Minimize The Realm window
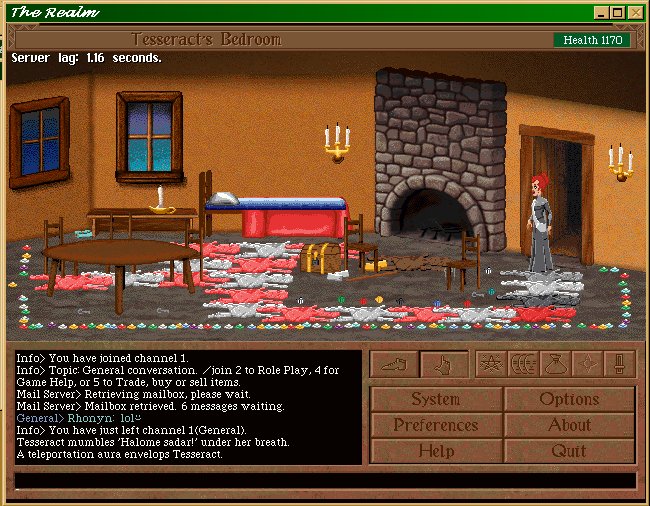 tap(601, 12)
